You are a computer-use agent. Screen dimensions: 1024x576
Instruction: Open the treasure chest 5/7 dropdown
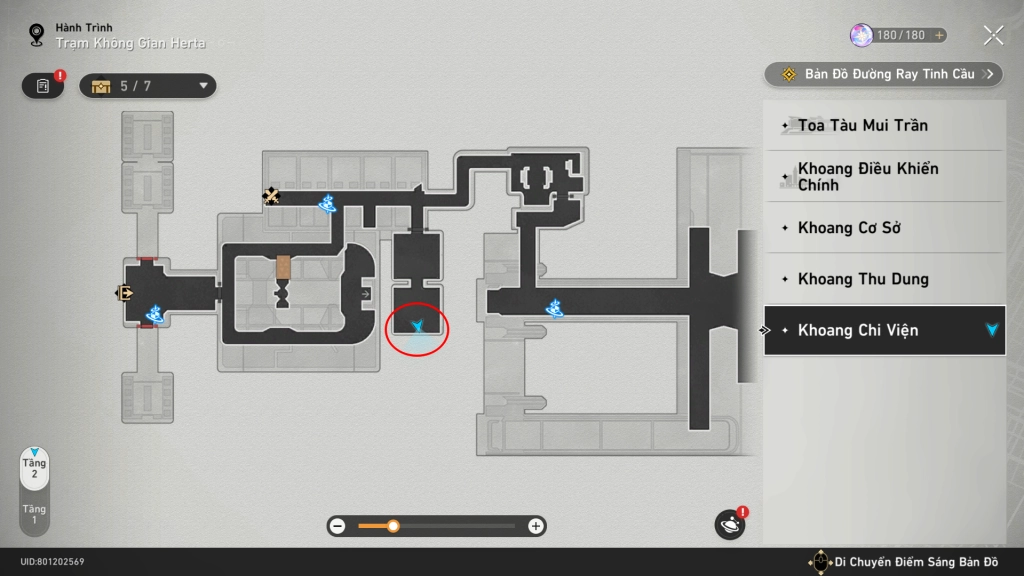click(x=148, y=86)
